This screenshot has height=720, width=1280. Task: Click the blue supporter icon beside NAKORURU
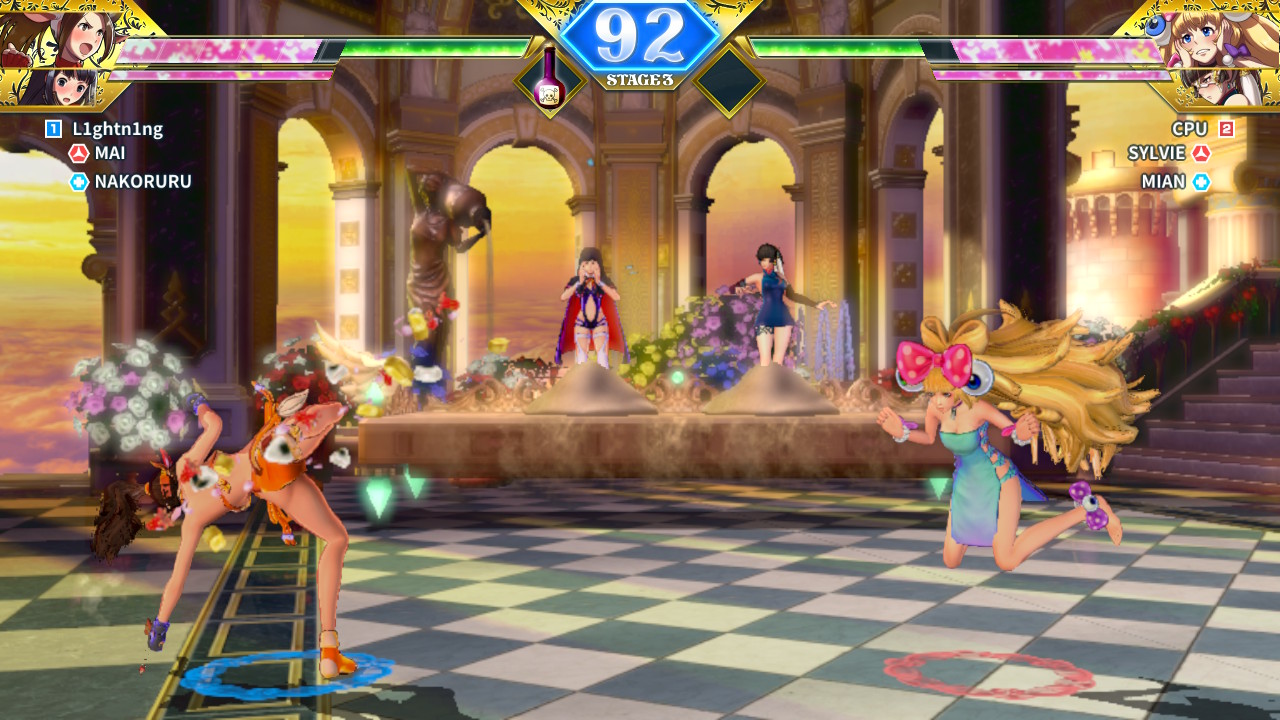(79, 181)
